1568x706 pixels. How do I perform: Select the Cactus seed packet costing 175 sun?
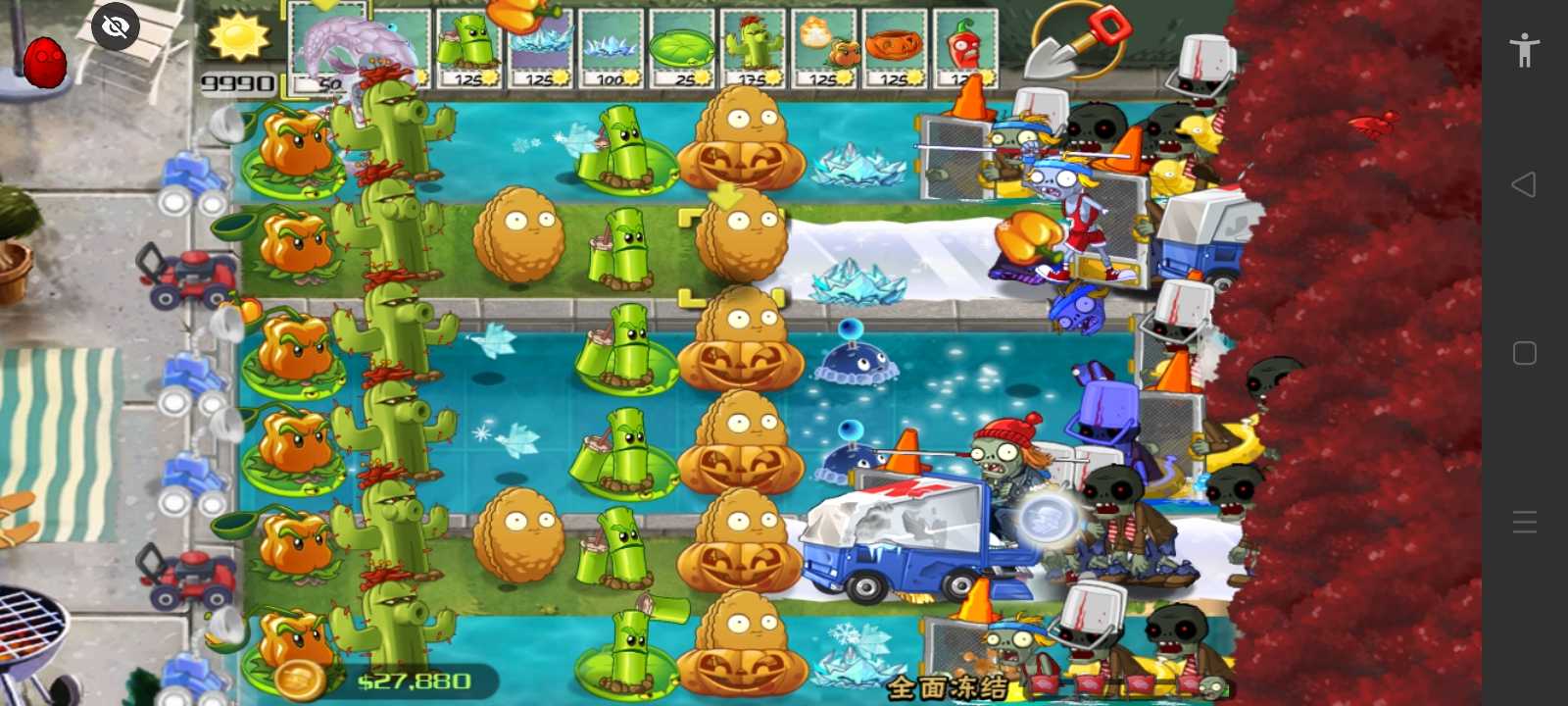753,44
